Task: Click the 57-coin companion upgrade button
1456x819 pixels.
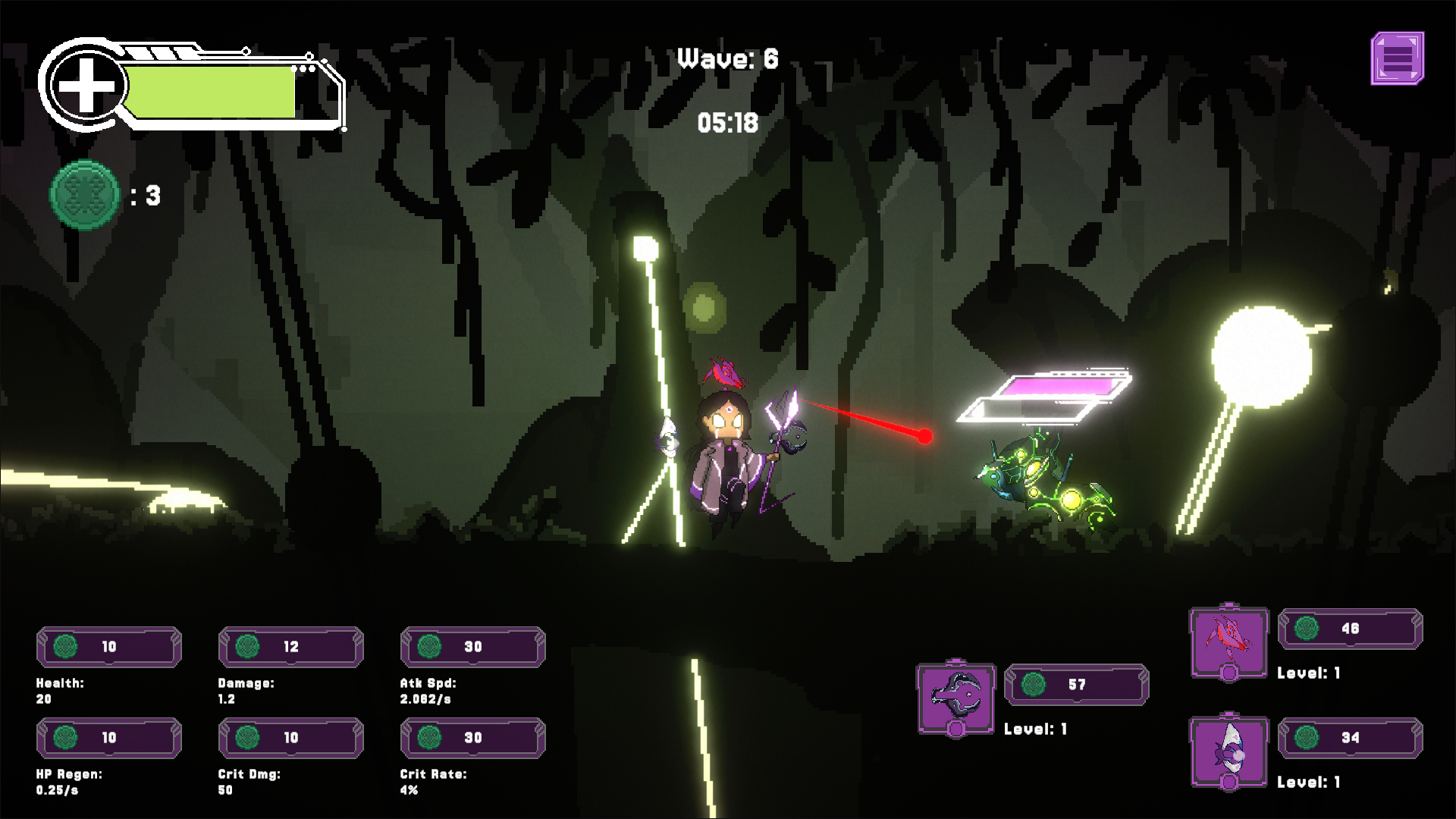Action: pos(1076,685)
